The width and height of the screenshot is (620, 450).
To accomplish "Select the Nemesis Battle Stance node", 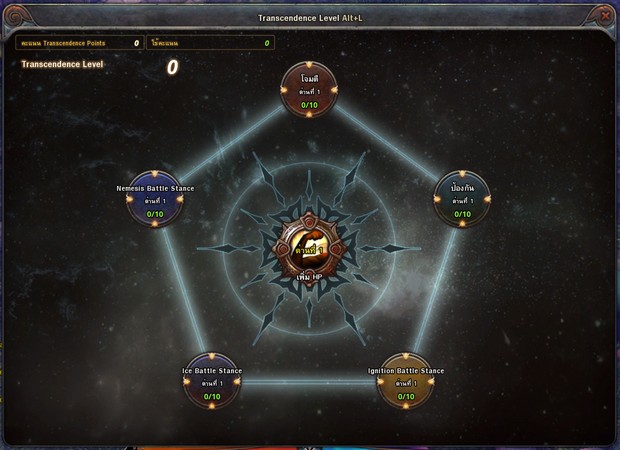I will click(155, 199).
